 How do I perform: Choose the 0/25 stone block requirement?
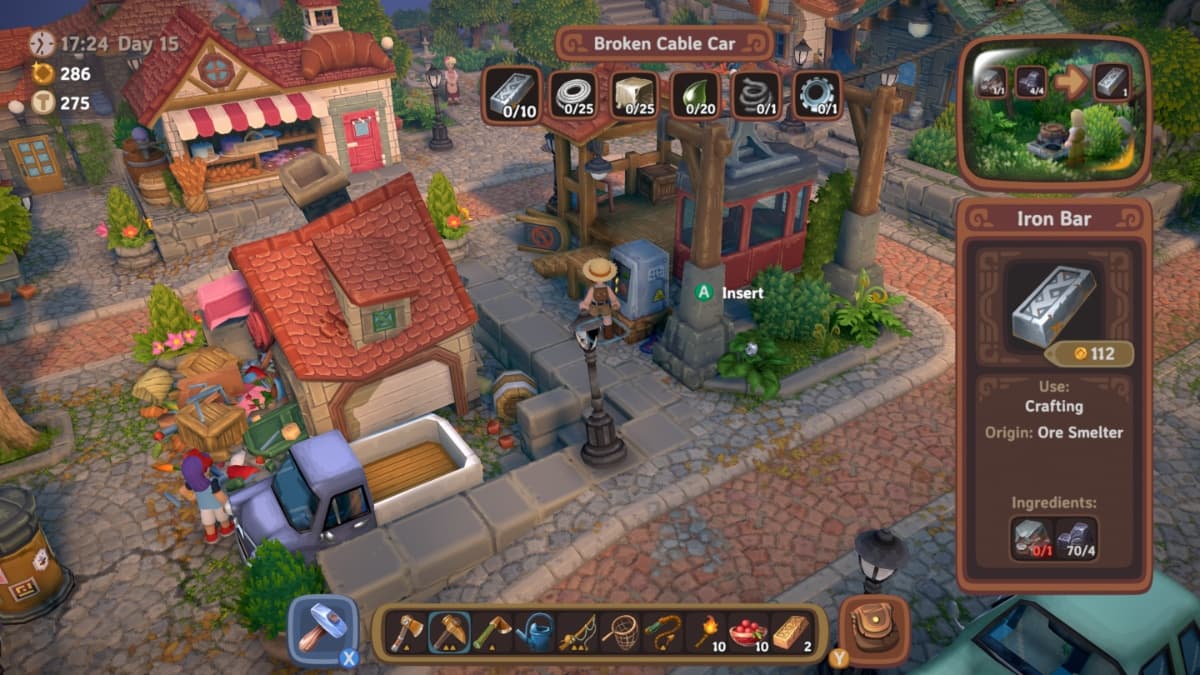pos(635,95)
